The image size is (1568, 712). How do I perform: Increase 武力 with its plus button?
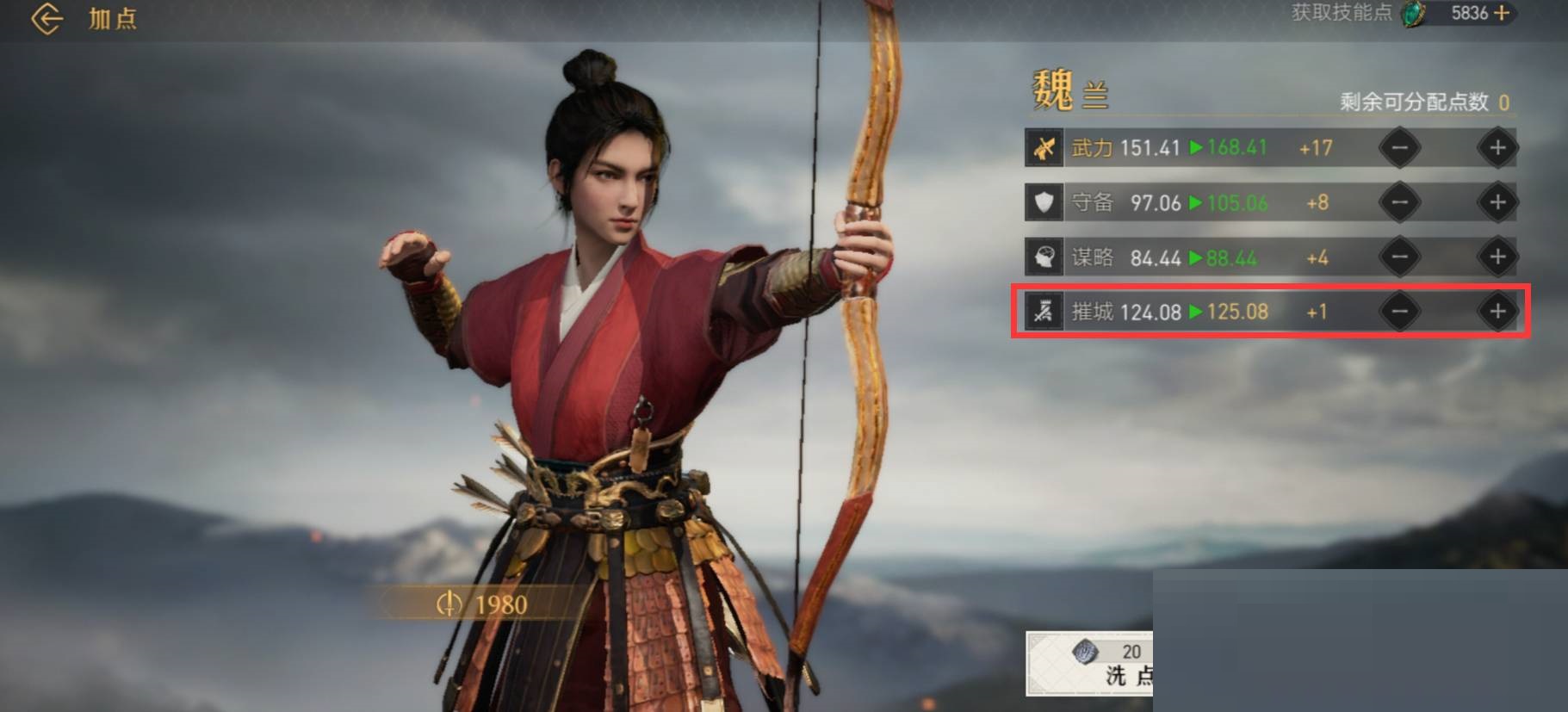(1497, 148)
